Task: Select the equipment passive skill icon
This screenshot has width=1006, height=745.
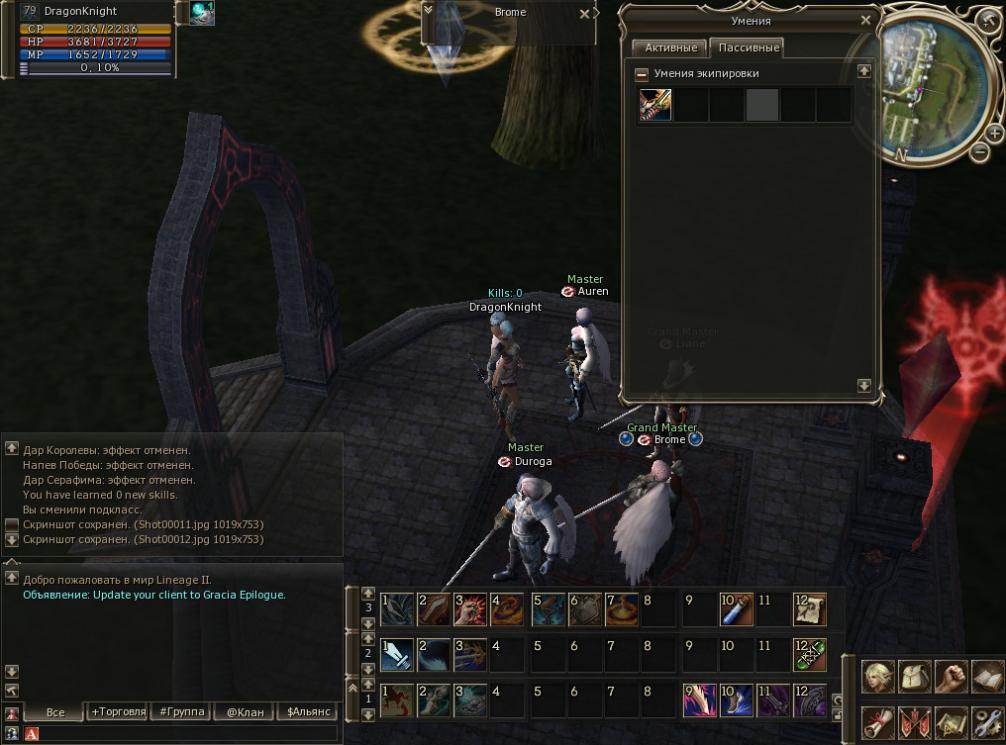Action: point(656,104)
